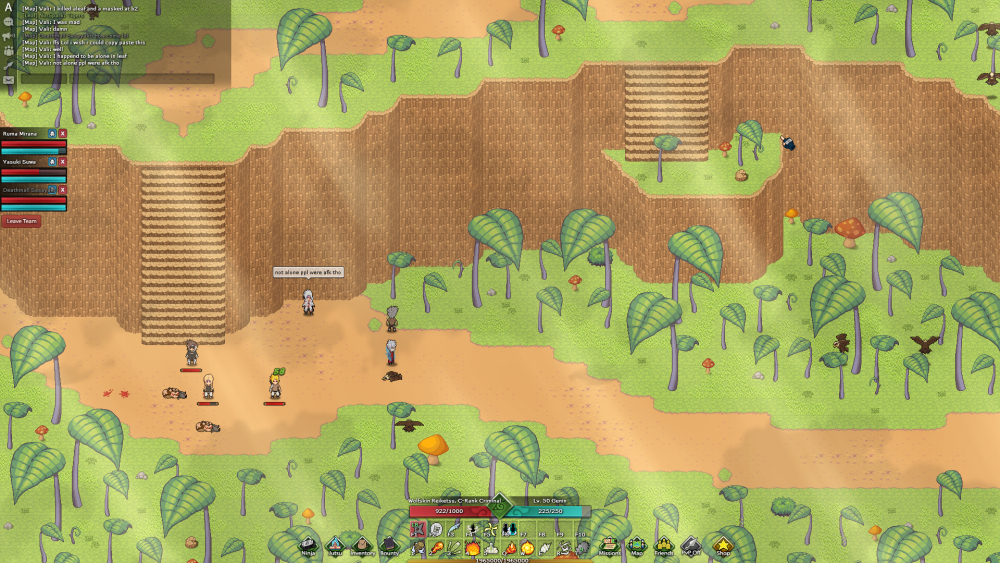
Task: Open the Missions panel
Action: click(x=609, y=545)
